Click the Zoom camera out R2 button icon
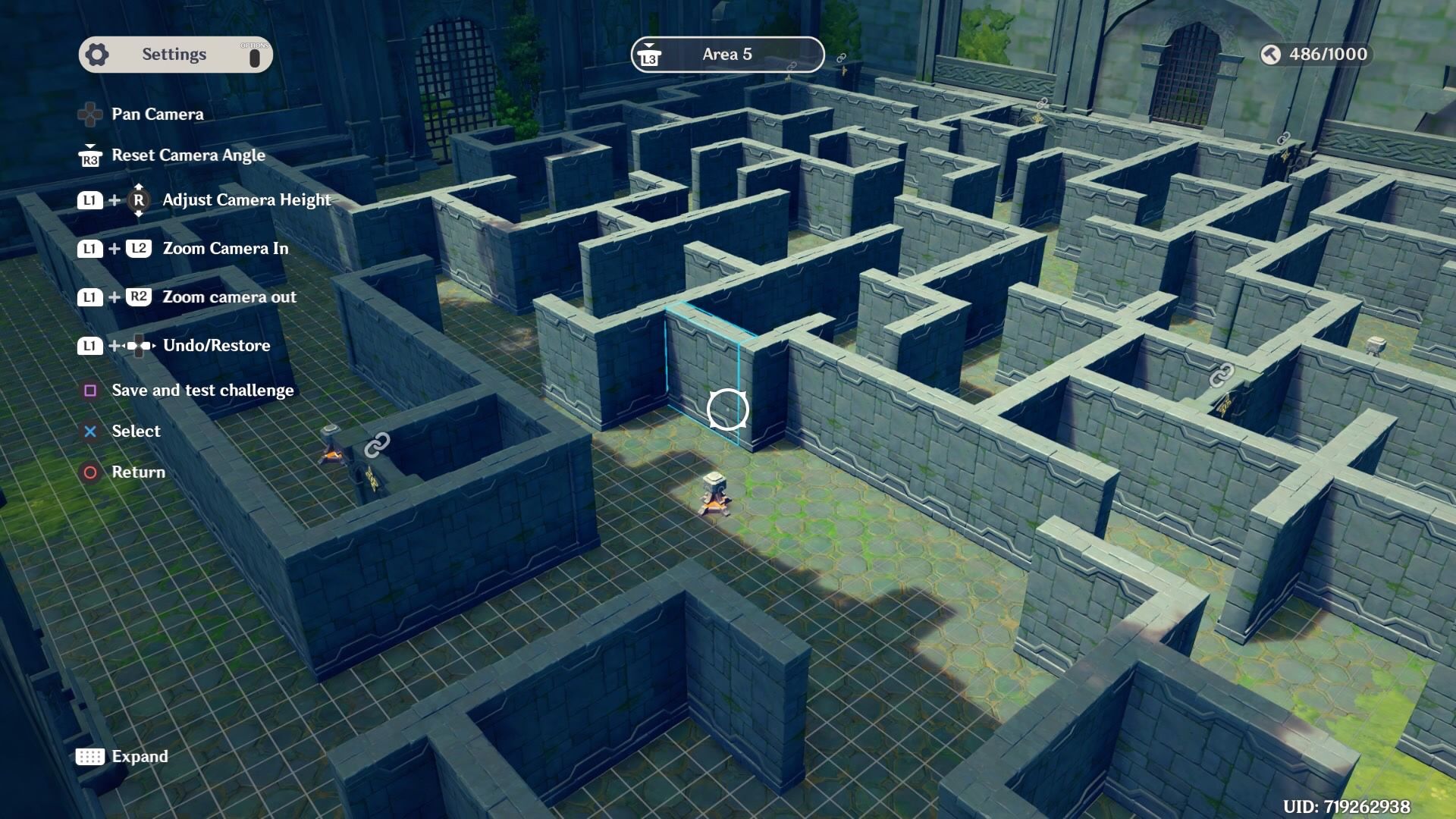Viewport: 1456px width, 819px height. (139, 297)
